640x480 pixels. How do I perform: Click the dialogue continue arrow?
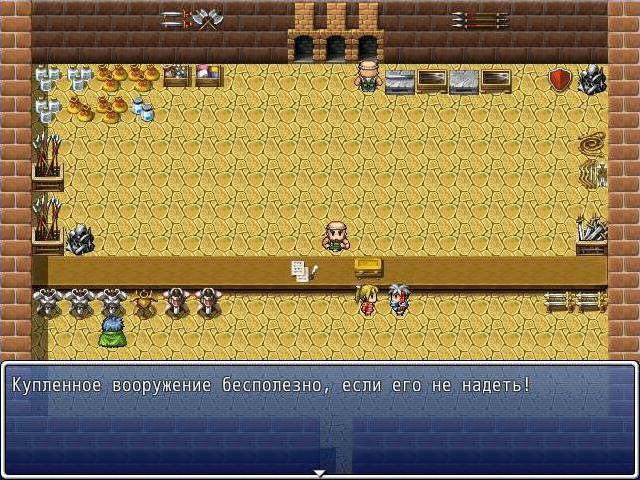click(x=320, y=472)
